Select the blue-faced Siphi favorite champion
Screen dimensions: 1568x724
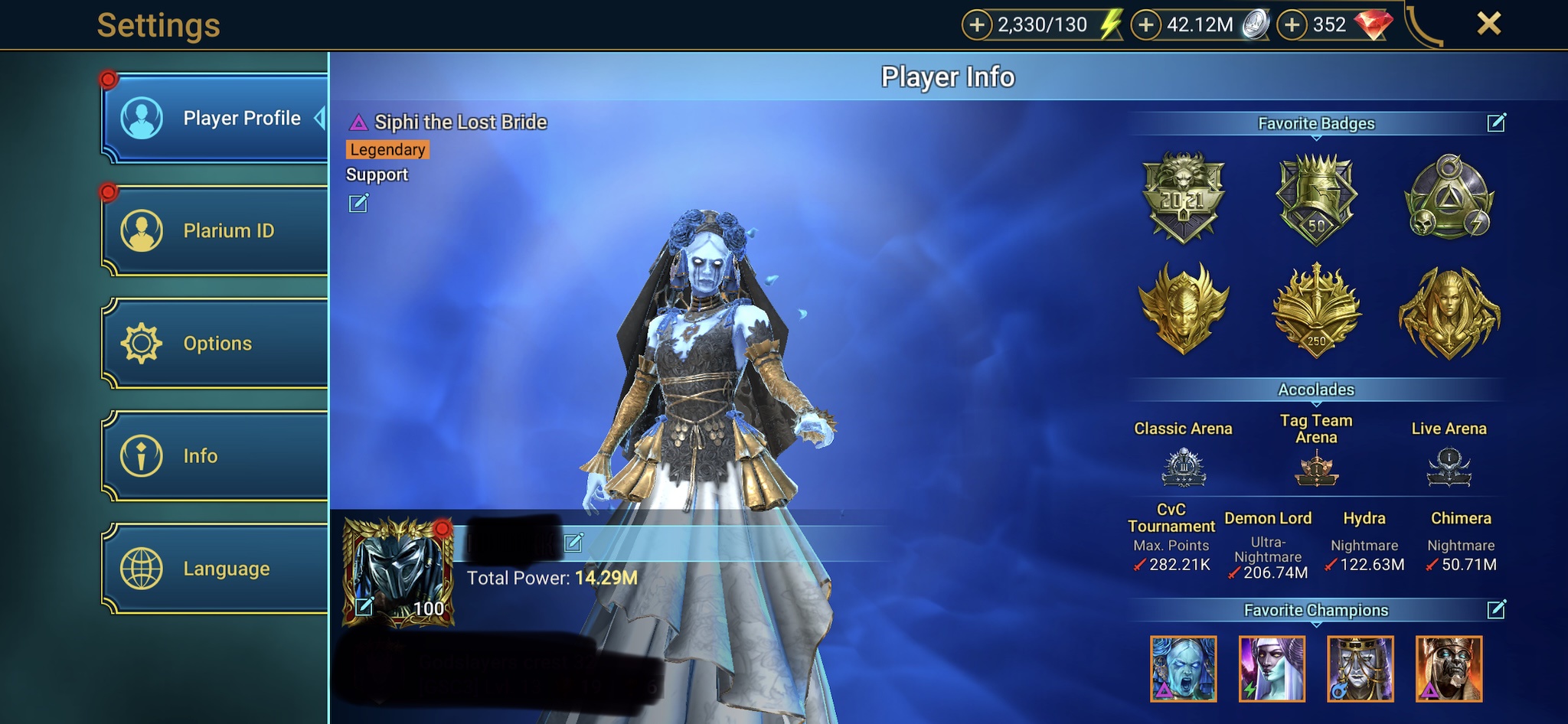(1183, 669)
